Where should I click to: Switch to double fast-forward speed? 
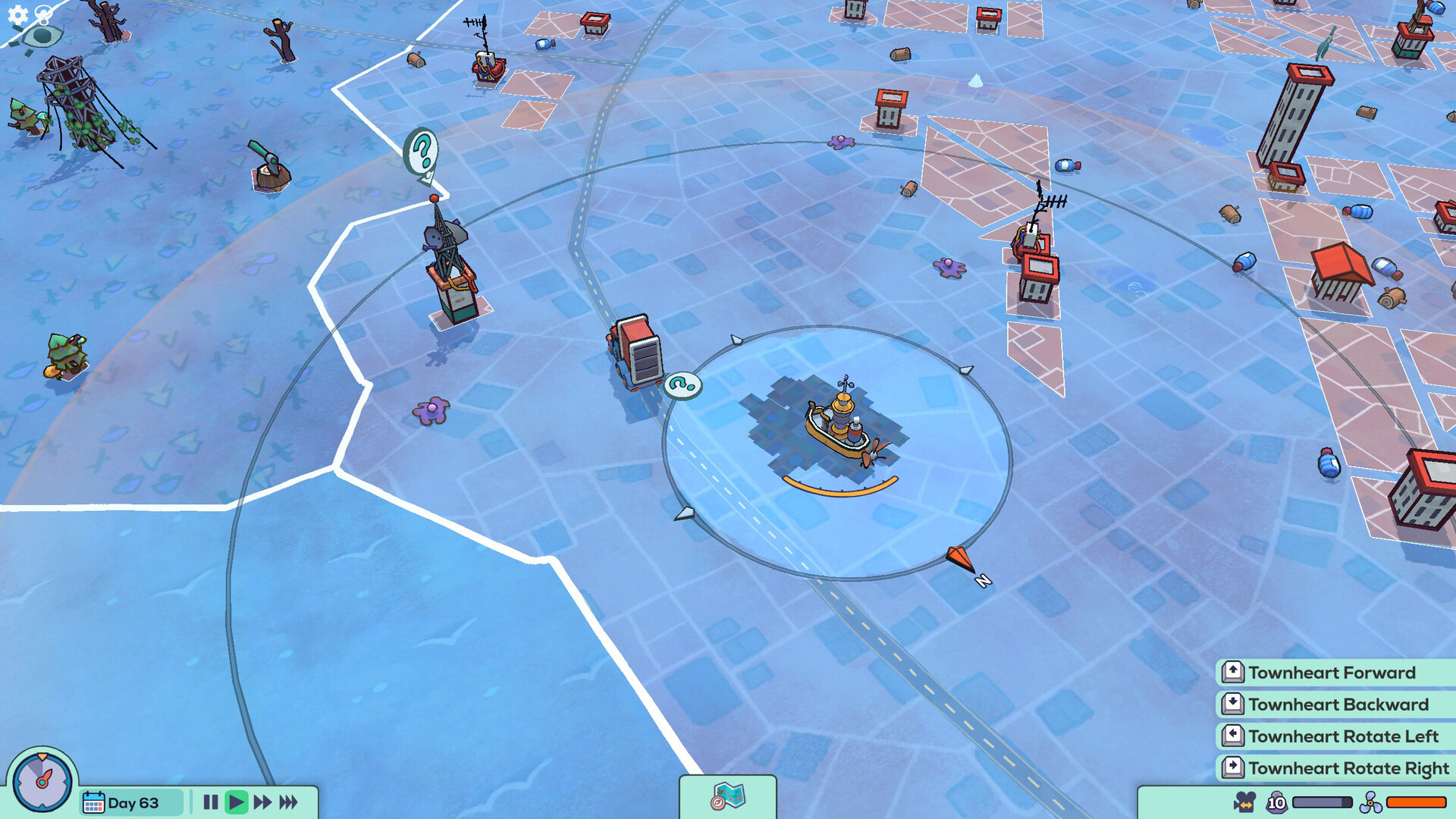coord(262,802)
